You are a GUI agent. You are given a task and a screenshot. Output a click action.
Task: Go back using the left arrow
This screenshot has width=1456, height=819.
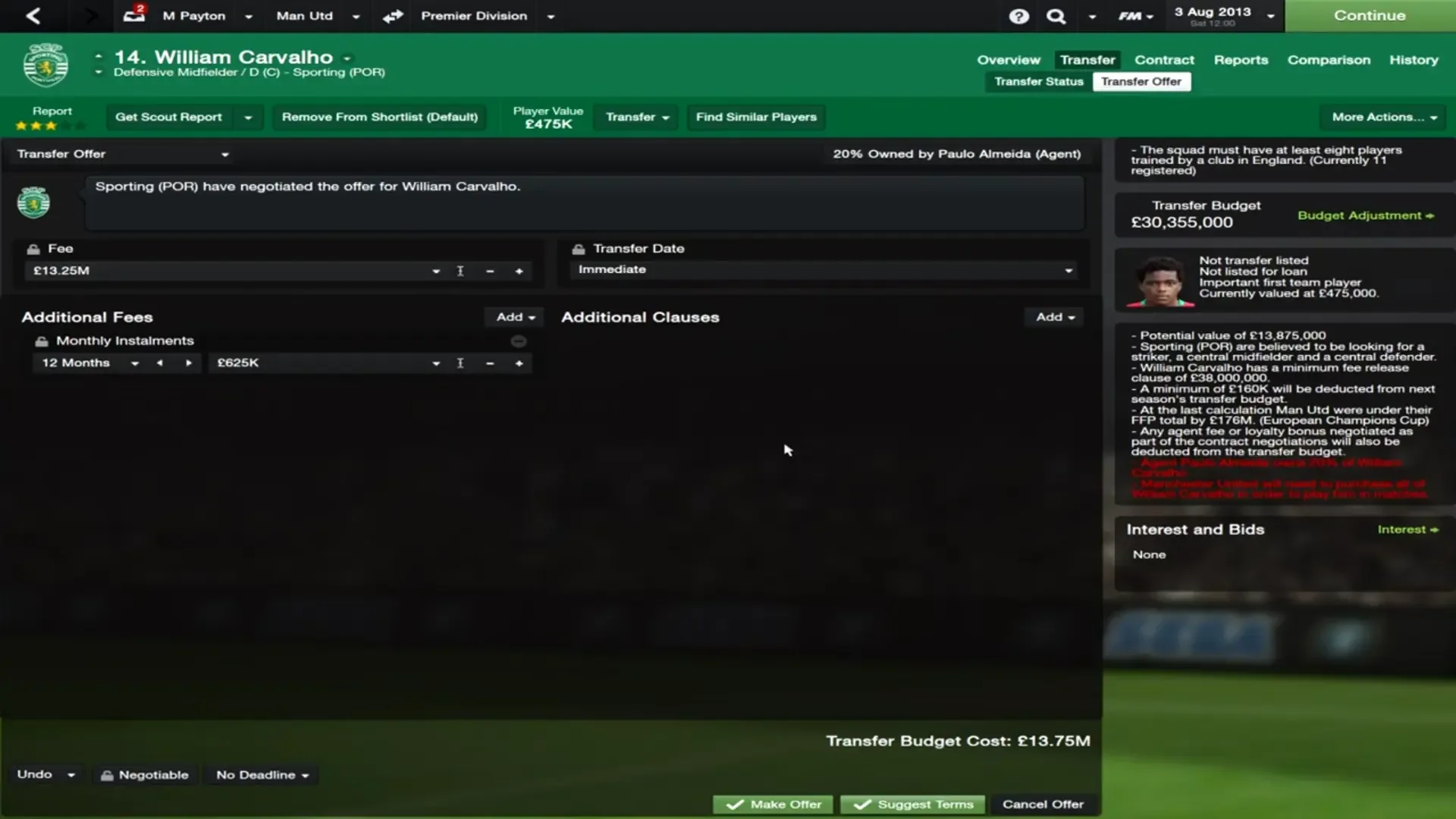pos(32,16)
